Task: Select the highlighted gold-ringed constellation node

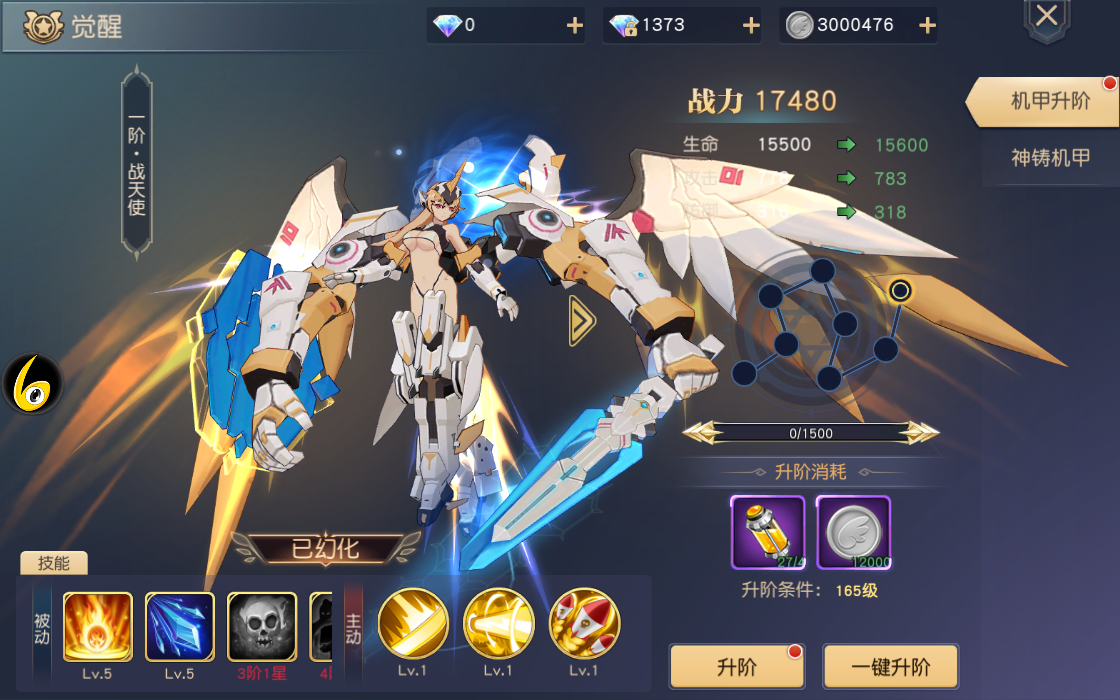Action: 900,291
